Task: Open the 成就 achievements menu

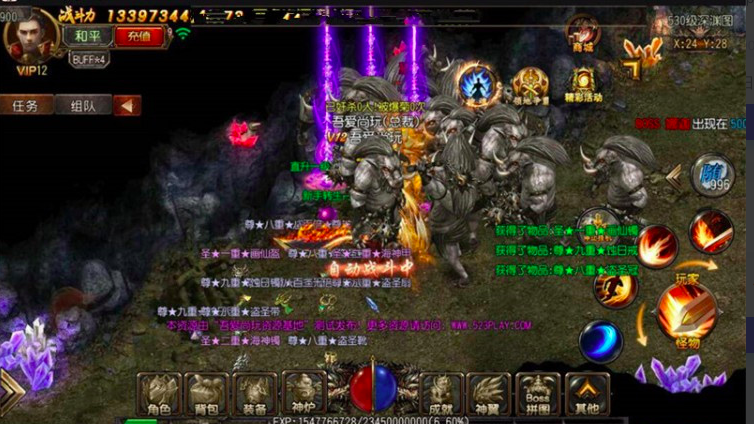Action: 442,394
